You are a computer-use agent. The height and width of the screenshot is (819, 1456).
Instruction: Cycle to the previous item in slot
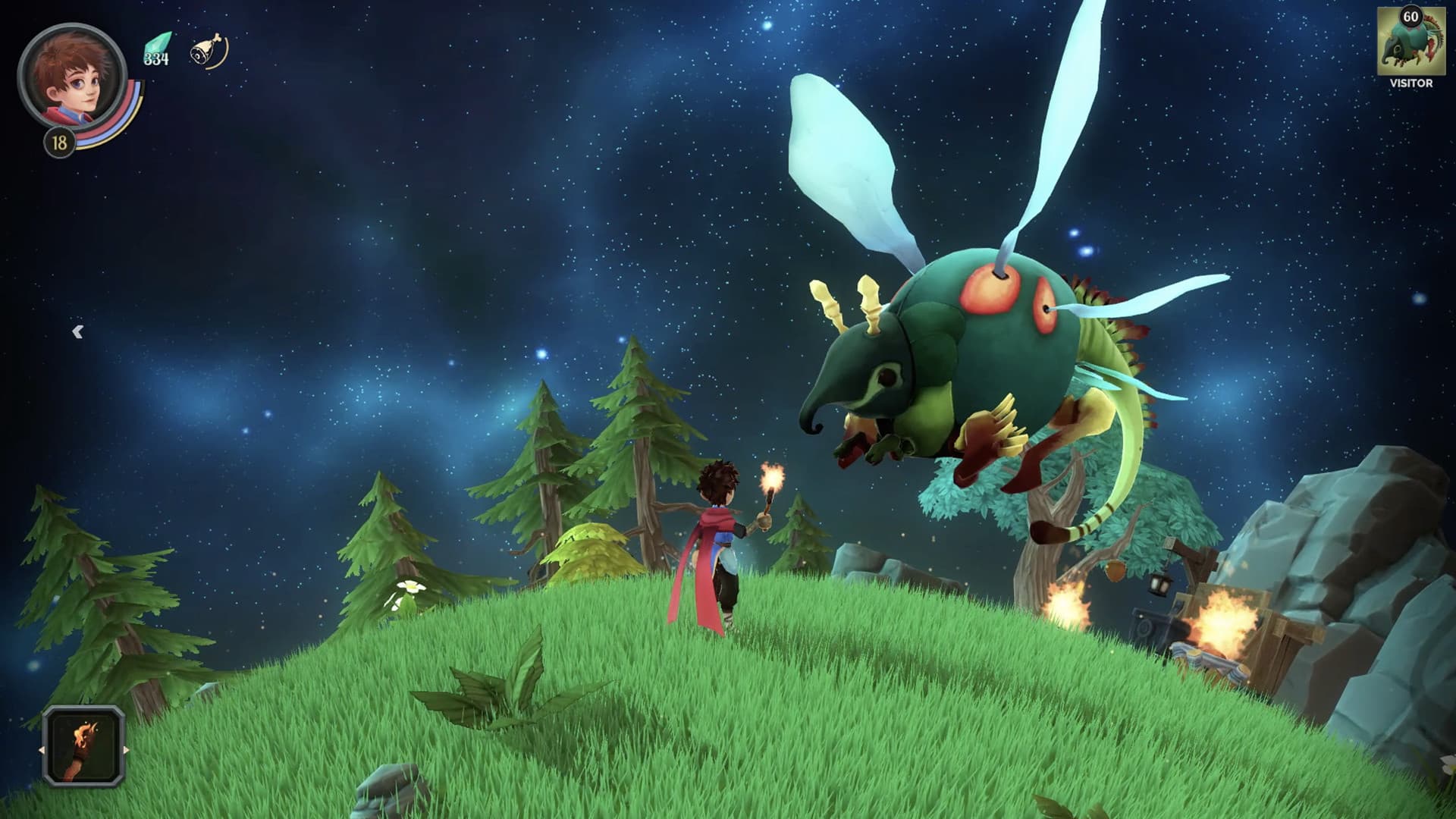(x=42, y=750)
